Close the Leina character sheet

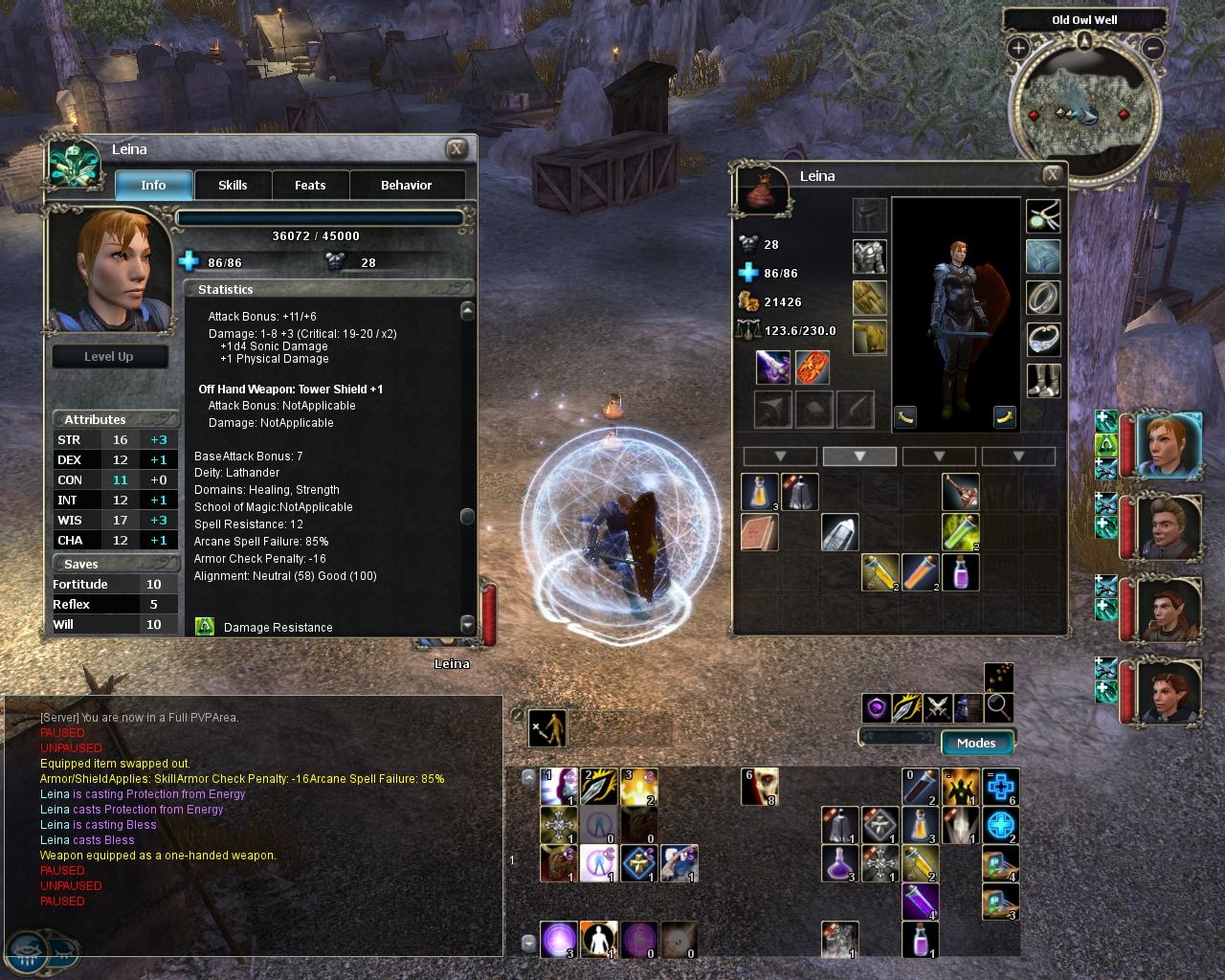click(x=457, y=148)
